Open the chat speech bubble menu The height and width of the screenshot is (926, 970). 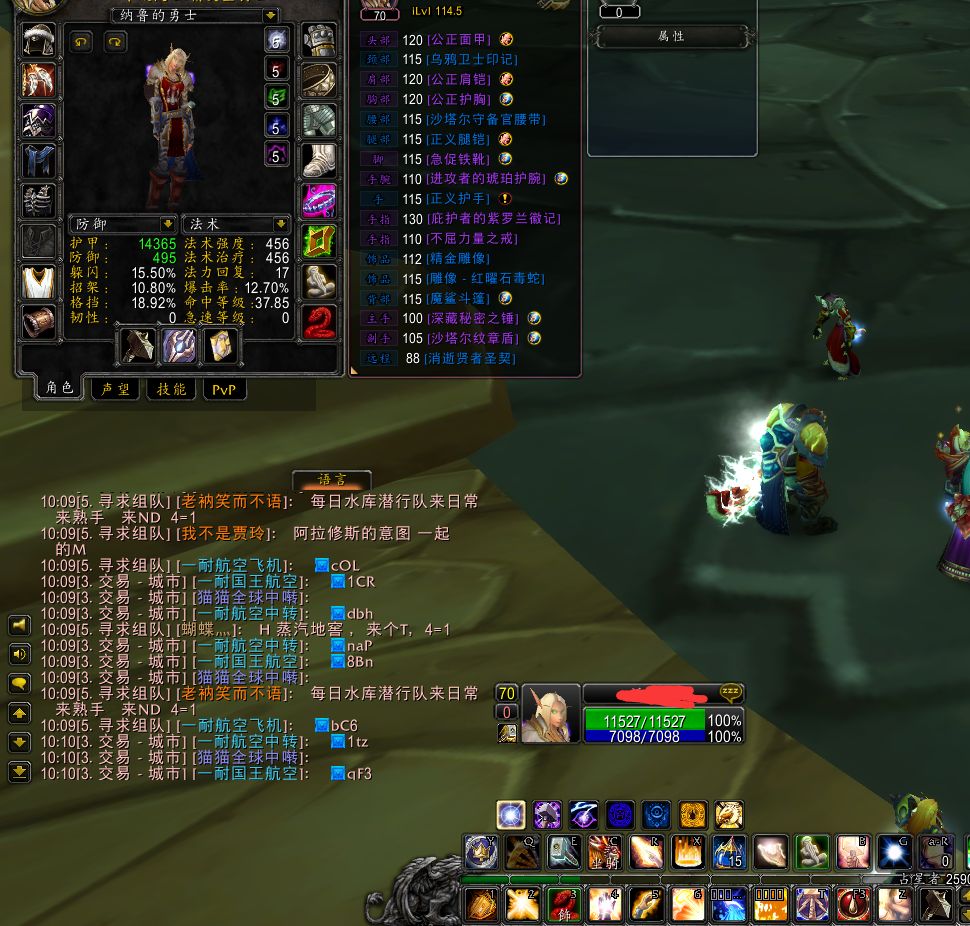point(19,684)
